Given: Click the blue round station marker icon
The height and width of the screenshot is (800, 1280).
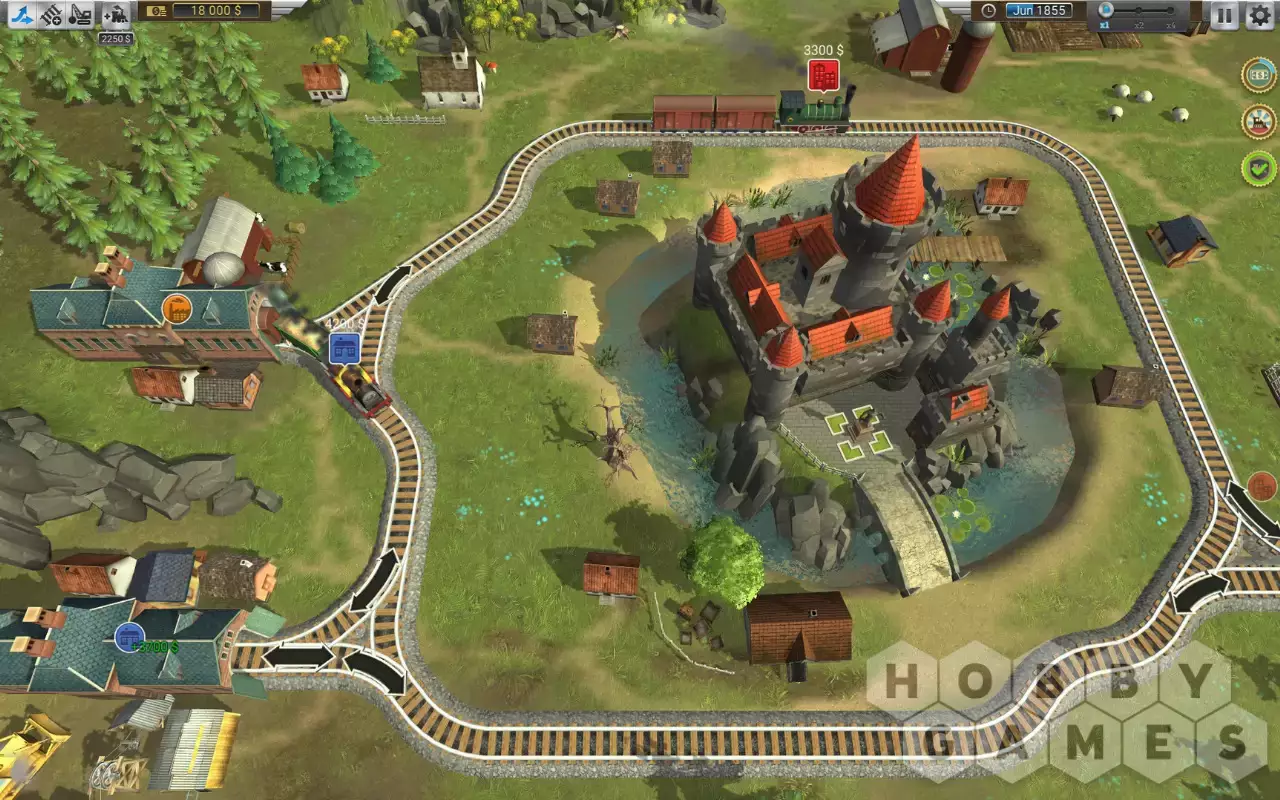Looking at the screenshot, I should coord(128,636).
